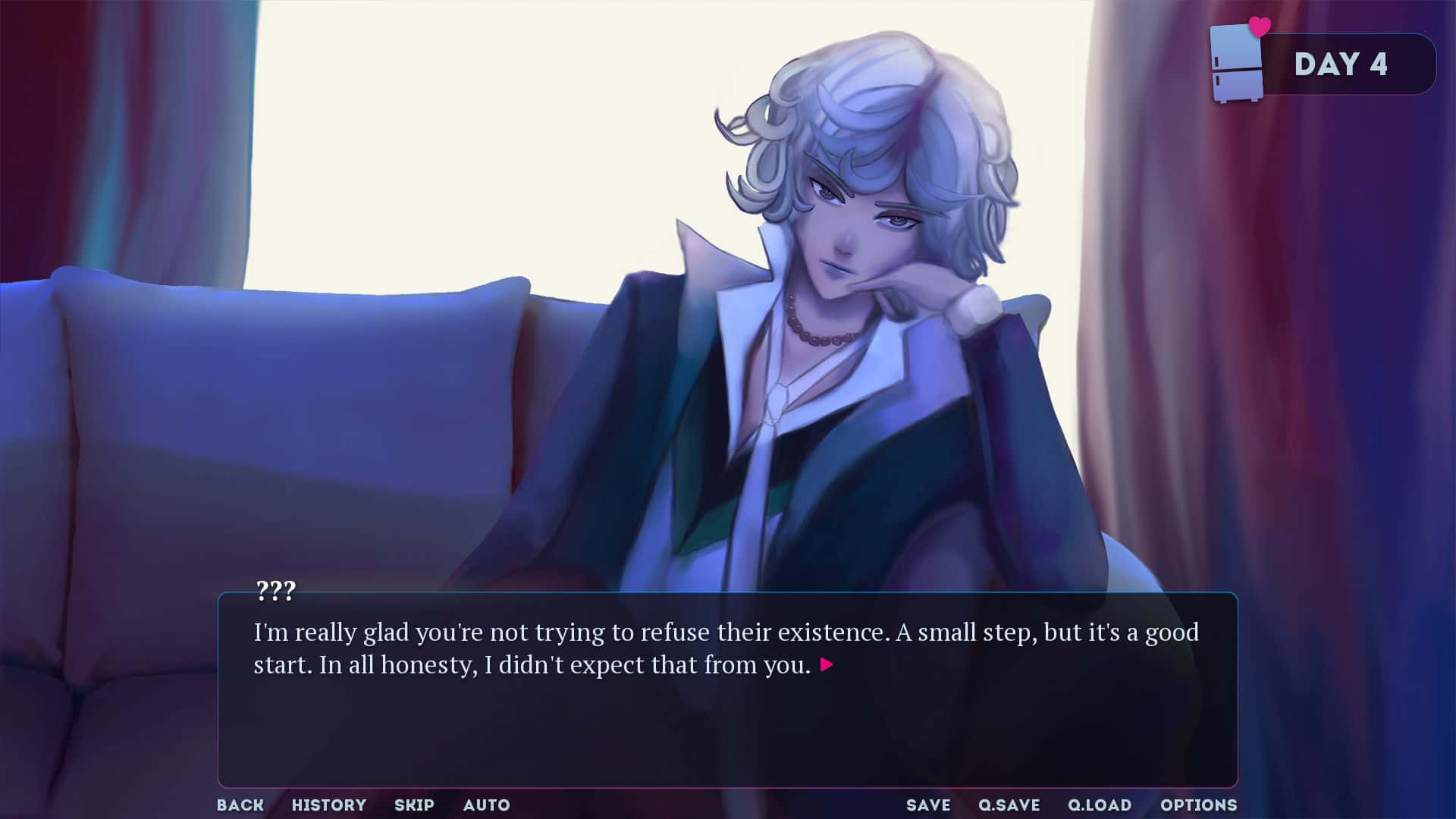
Task: Click the heart affection indicator top right
Action: point(1259,25)
